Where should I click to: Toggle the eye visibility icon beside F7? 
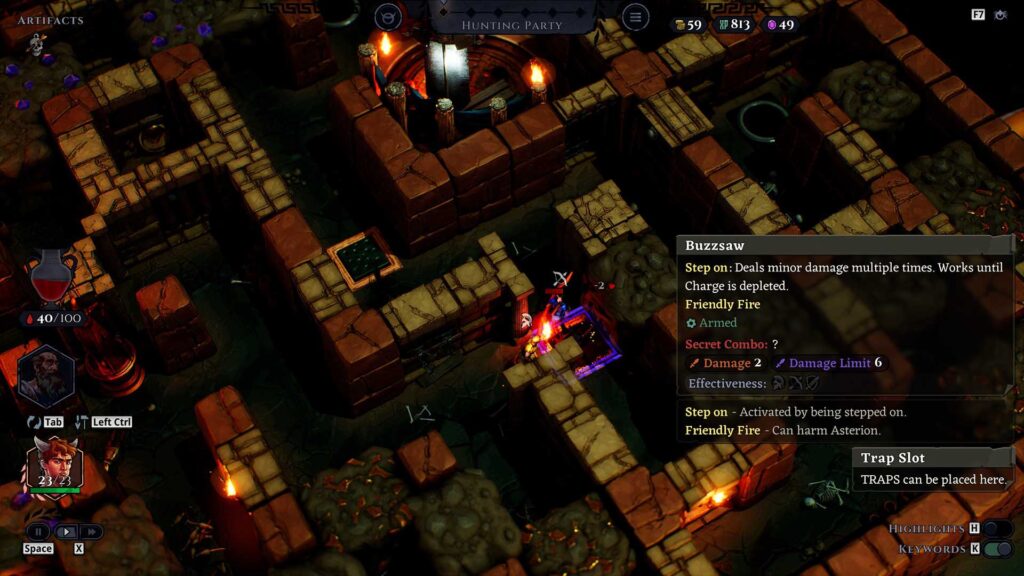[1003, 15]
